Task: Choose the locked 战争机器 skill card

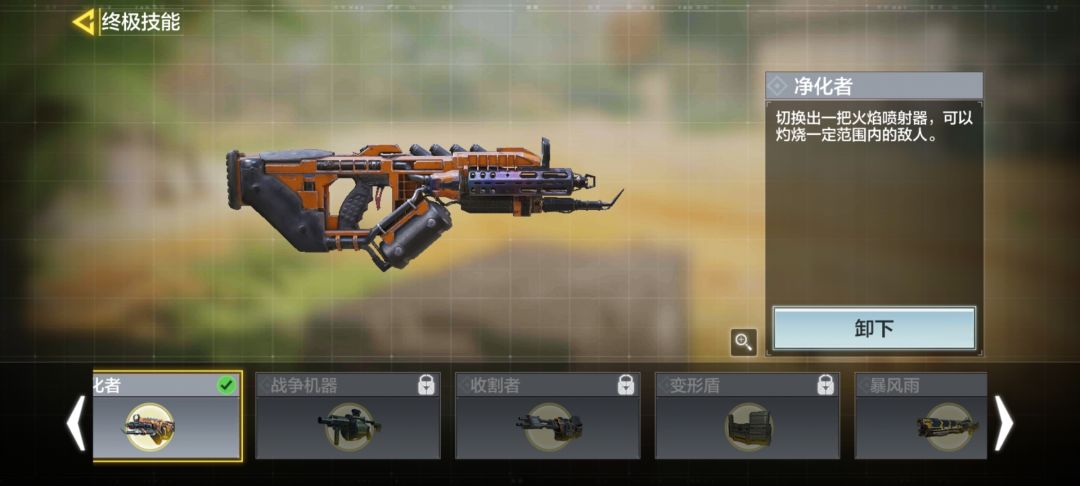Action: click(x=347, y=417)
